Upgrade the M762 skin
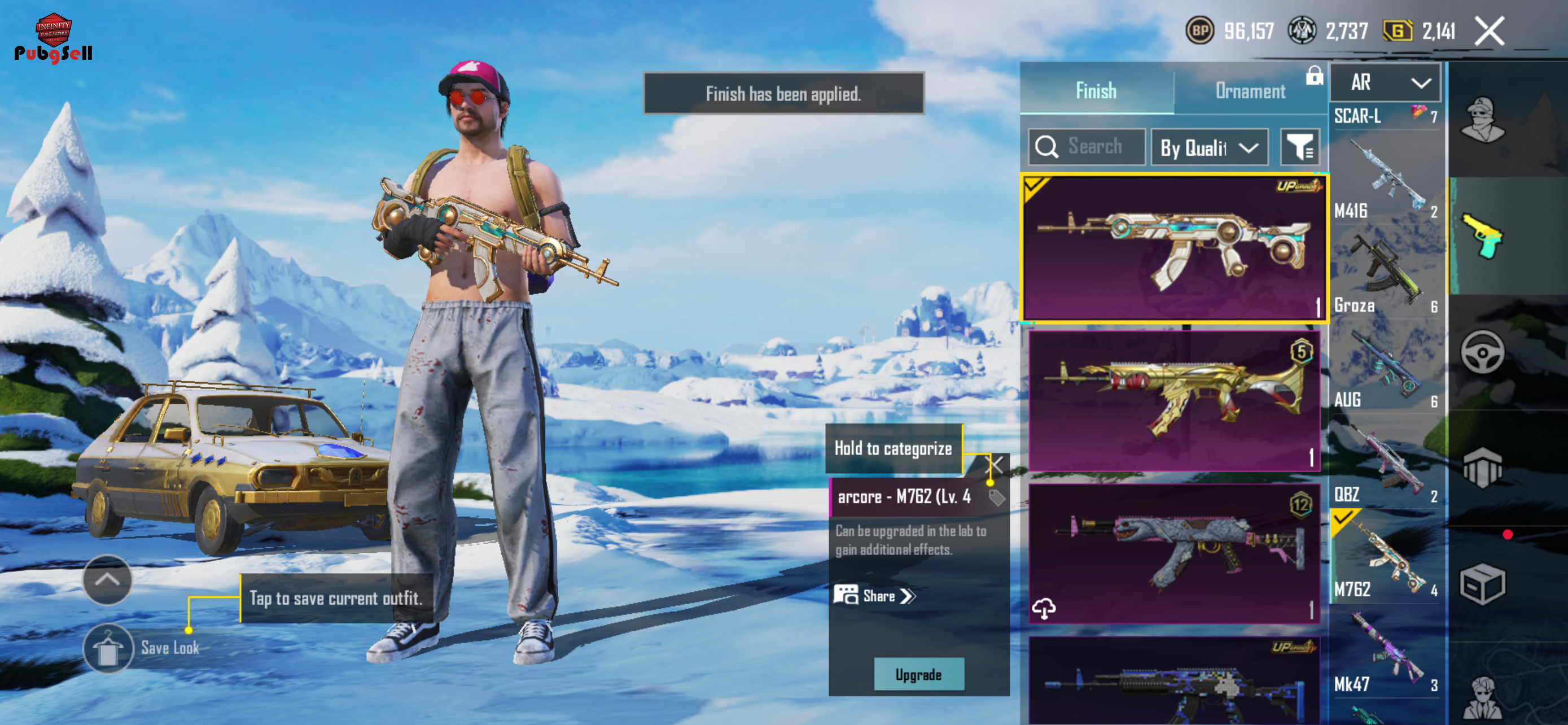 [918, 674]
